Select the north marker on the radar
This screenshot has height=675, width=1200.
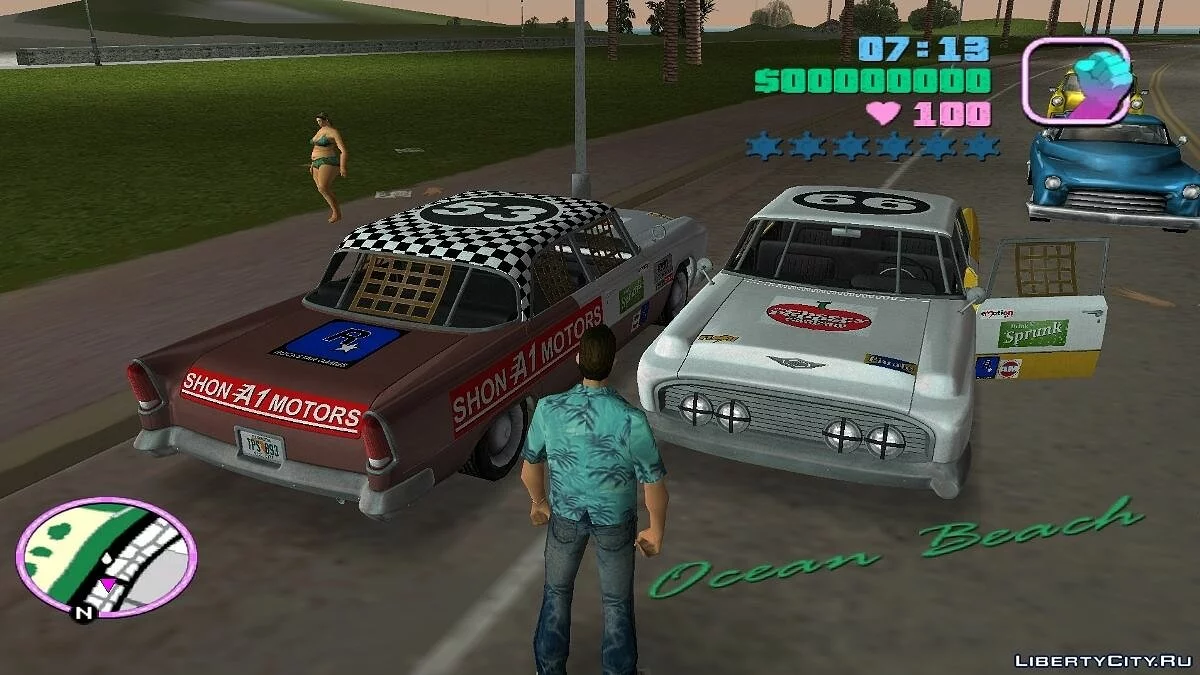click(84, 612)
